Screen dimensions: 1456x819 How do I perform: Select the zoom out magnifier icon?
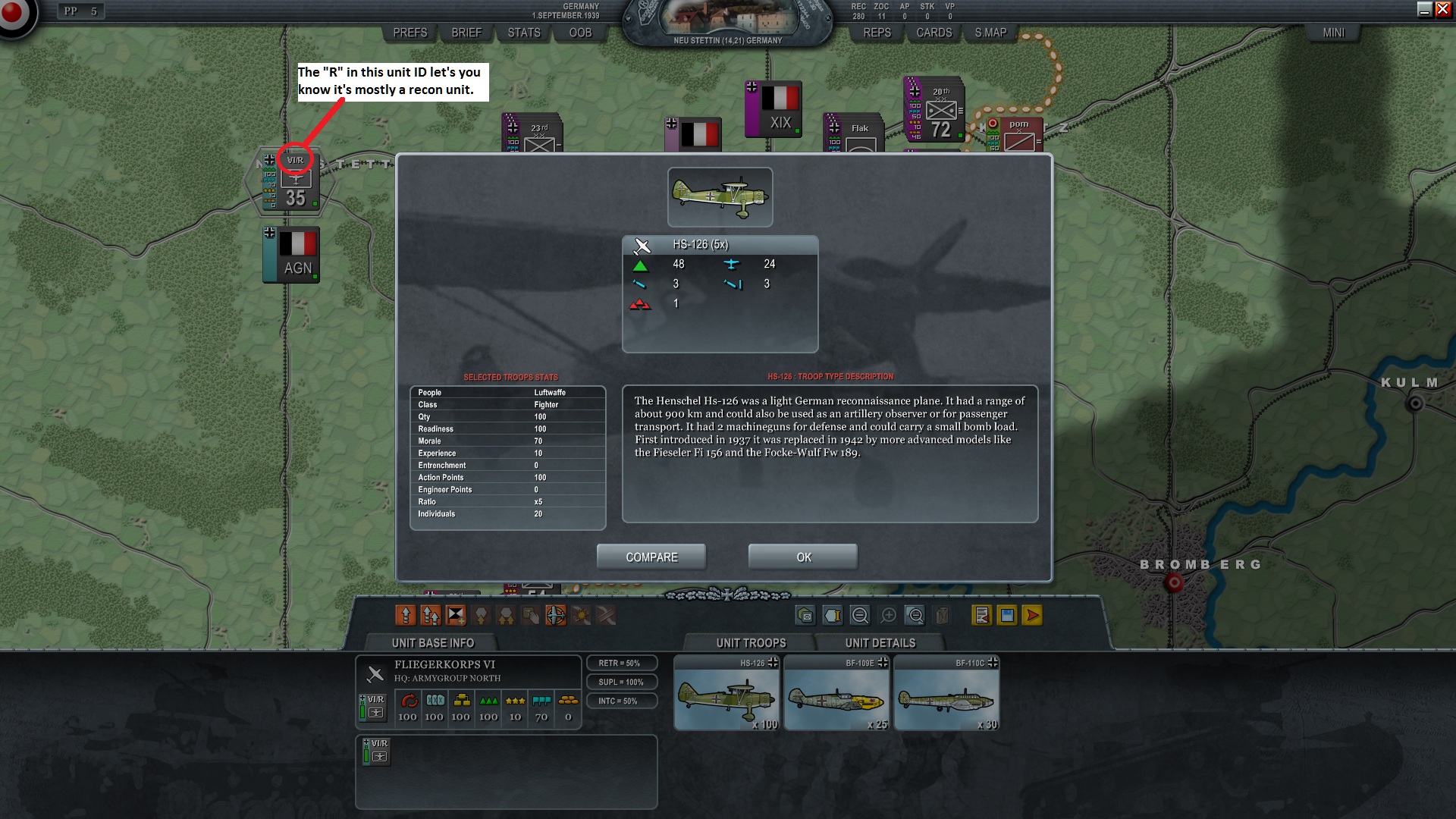tap(859, 616)
